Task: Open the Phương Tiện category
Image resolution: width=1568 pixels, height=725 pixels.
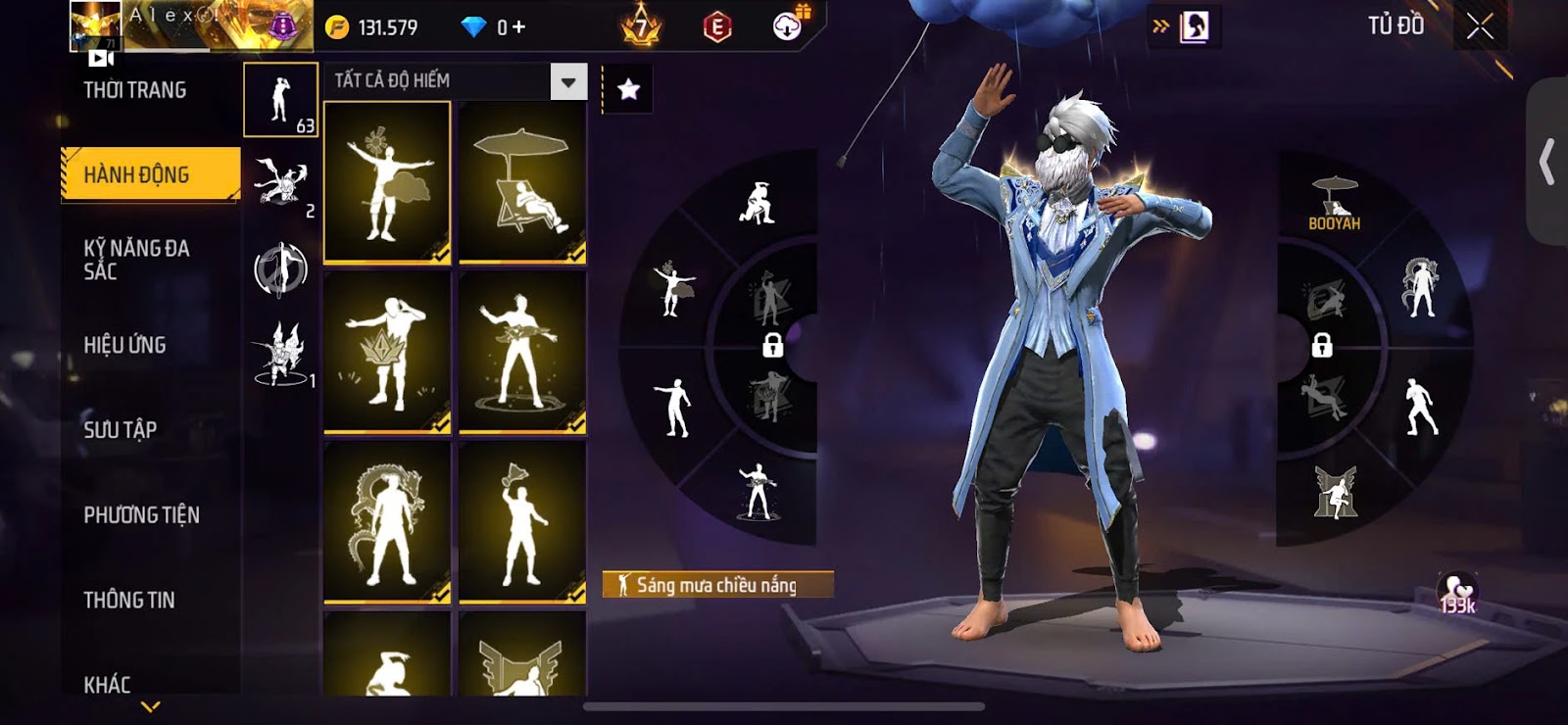Action: pos(141,514)
